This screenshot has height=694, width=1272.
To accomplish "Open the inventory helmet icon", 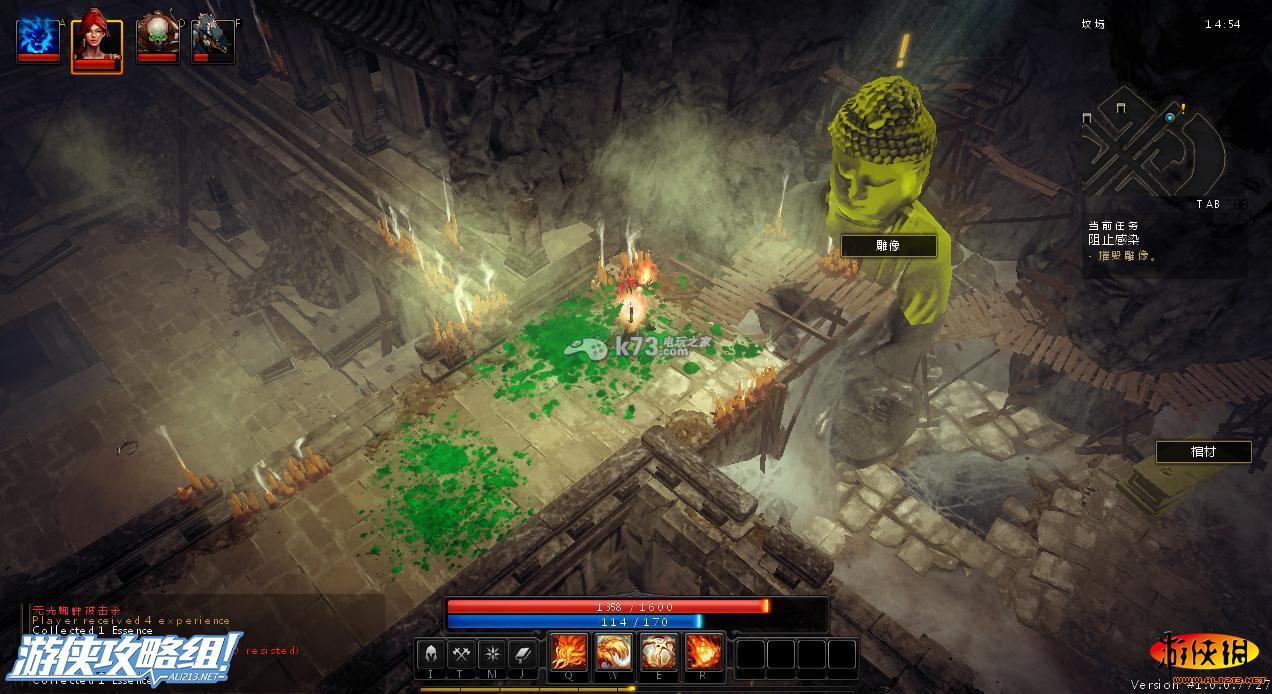I will pos(431,654).
